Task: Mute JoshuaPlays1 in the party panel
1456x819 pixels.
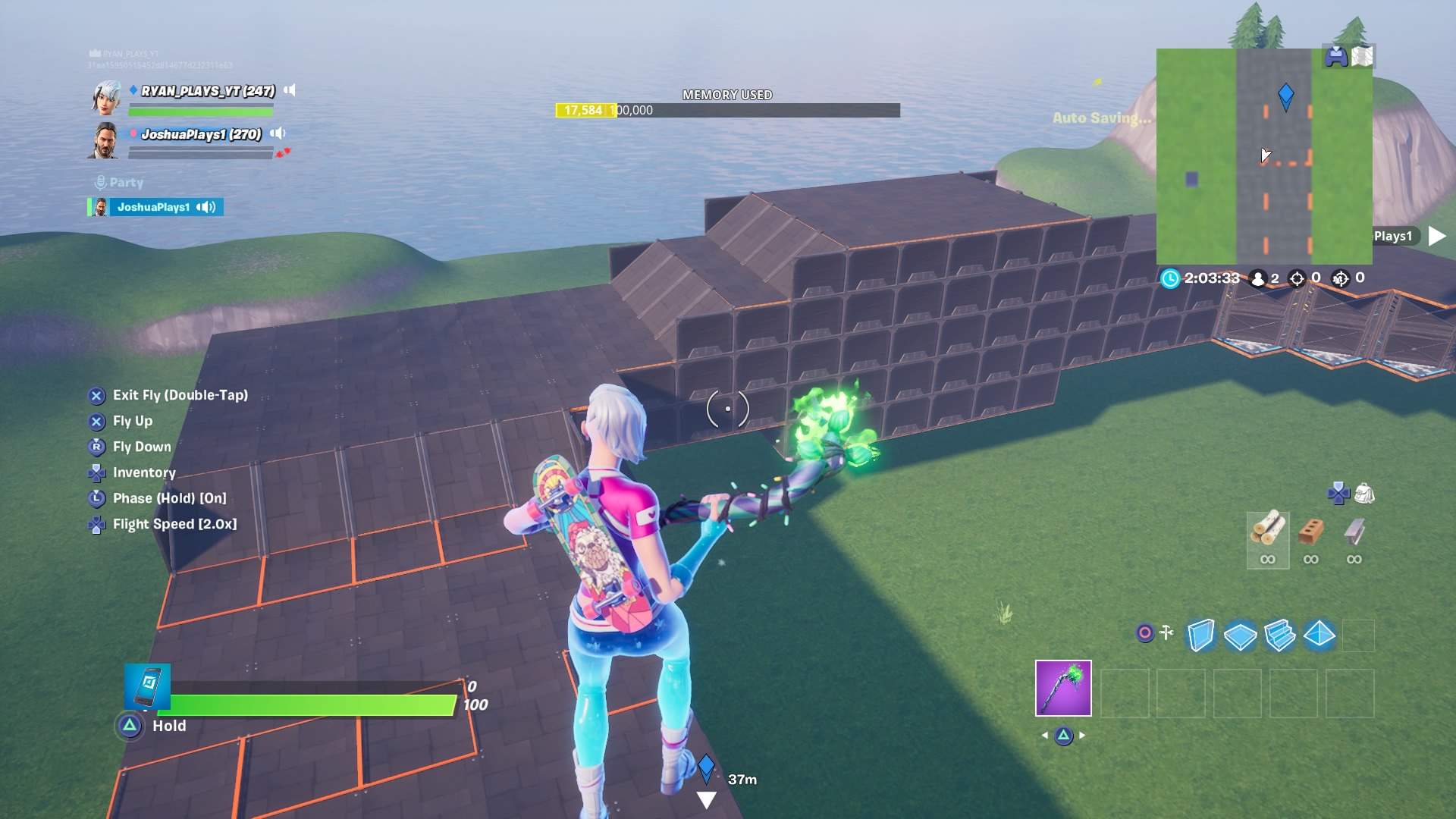Action: (205, 208)
